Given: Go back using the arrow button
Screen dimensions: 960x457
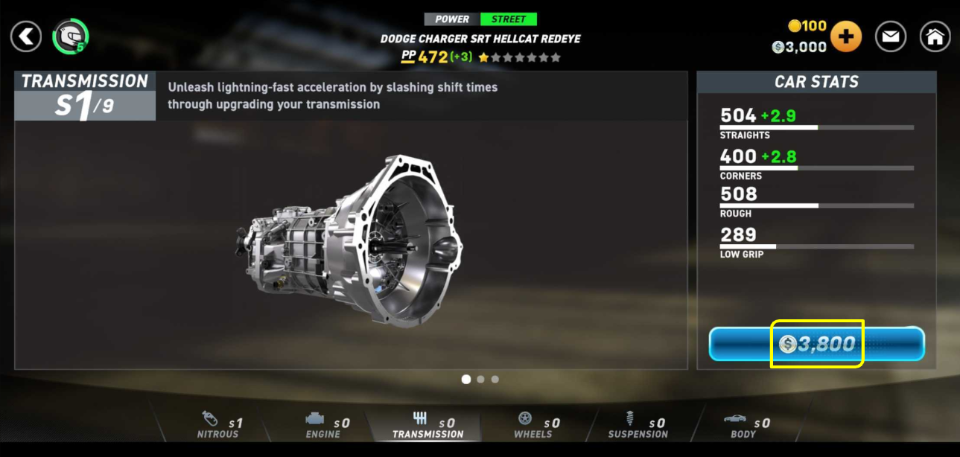Looking at the screenshot, I should click(x=27, y=37).
